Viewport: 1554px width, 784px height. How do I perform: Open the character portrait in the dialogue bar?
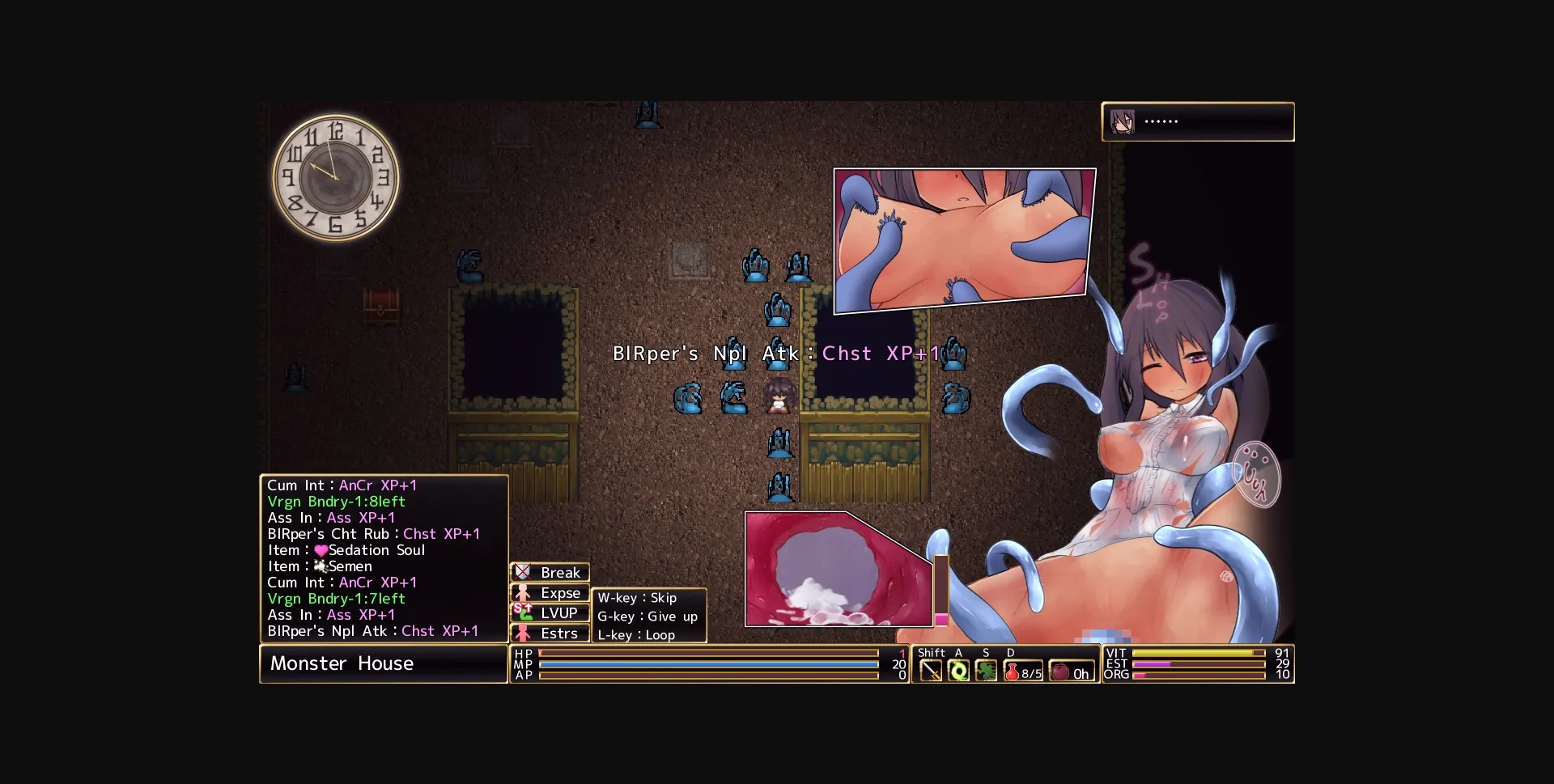(1121, 121)
